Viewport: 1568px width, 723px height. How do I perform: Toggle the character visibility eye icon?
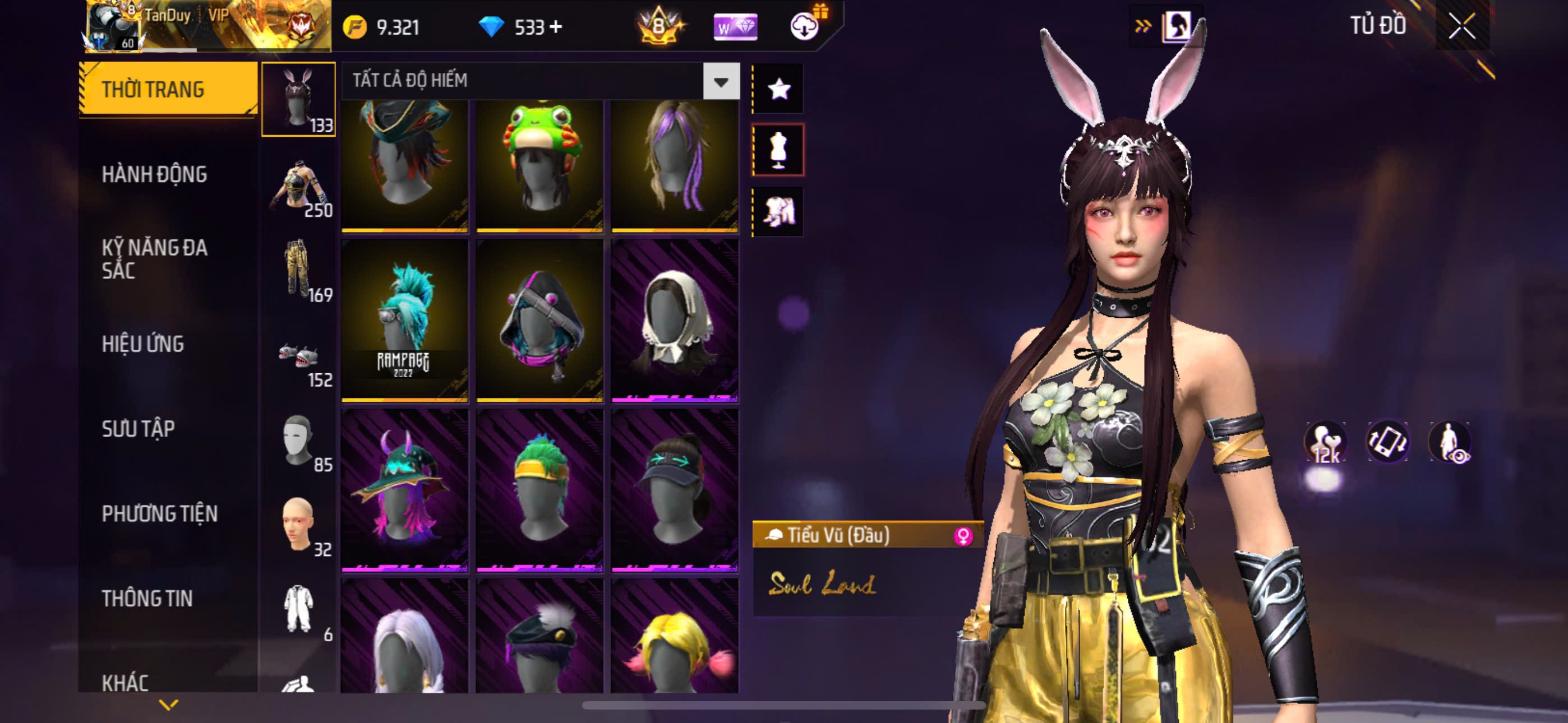tap(1449, 442)
